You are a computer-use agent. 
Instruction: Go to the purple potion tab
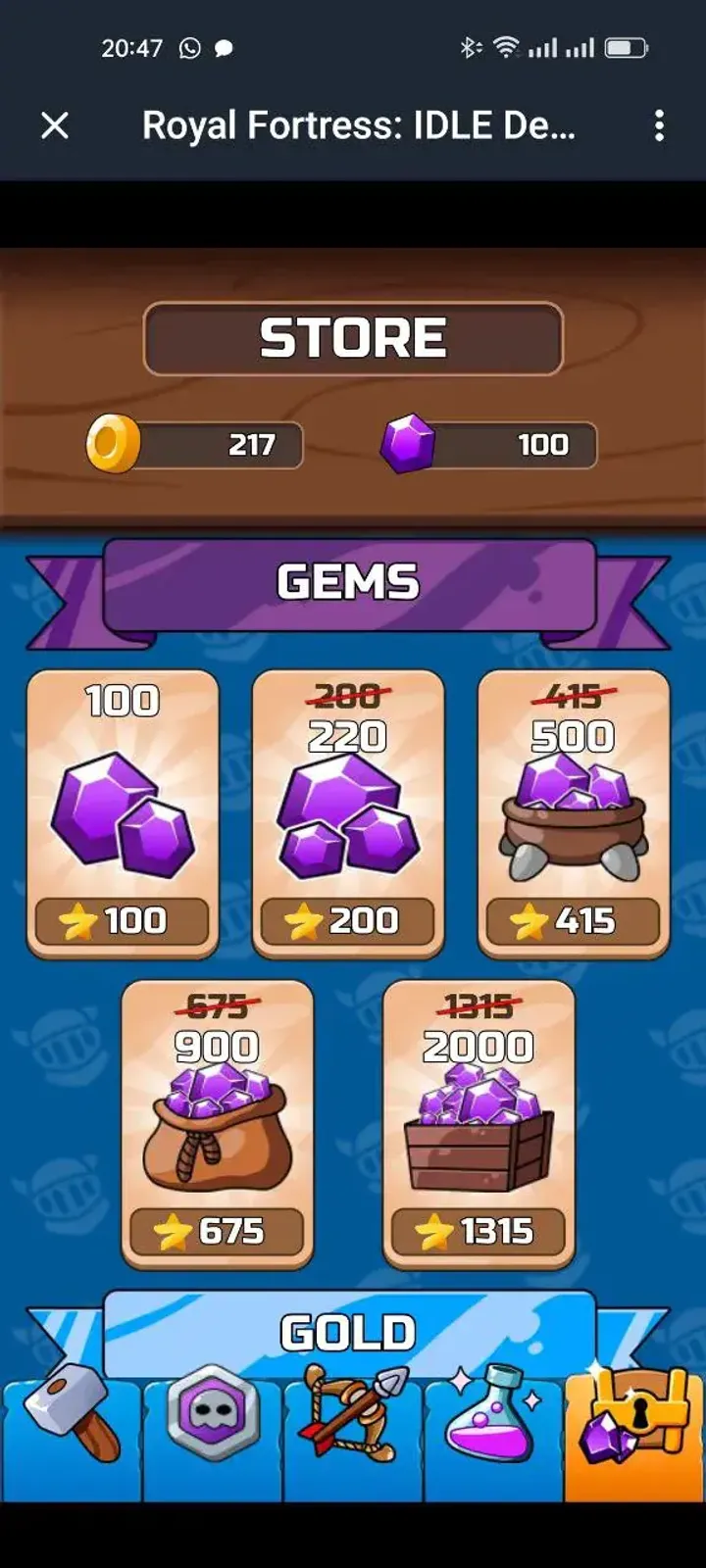[x=494, y=1439]
